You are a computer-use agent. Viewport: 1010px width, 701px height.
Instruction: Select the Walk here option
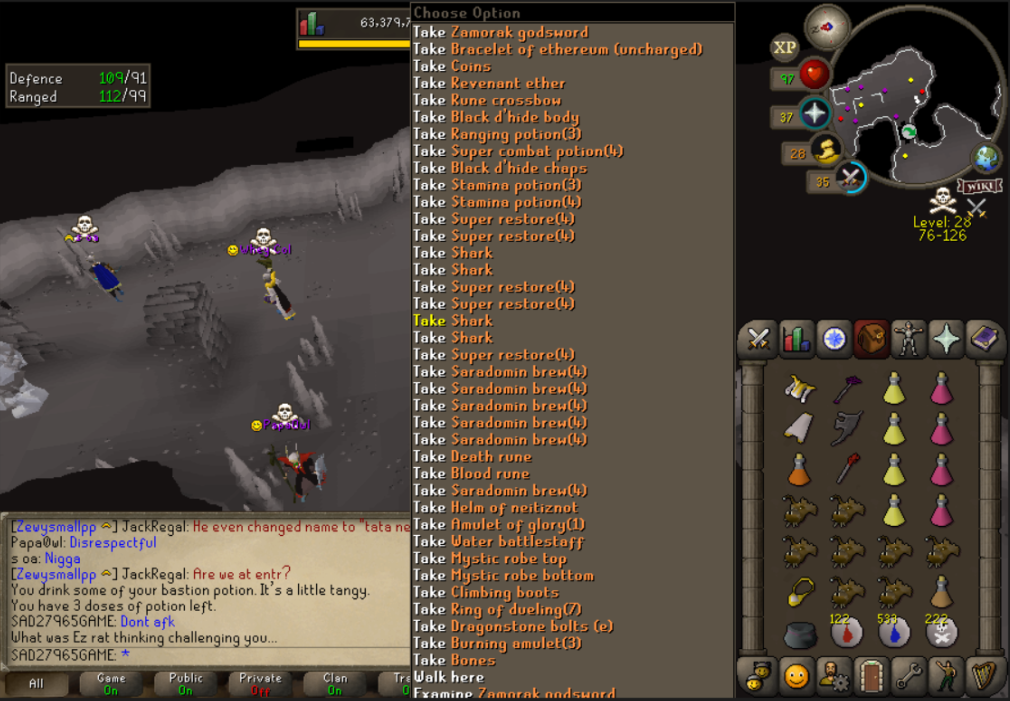click(x=449, y=677)
